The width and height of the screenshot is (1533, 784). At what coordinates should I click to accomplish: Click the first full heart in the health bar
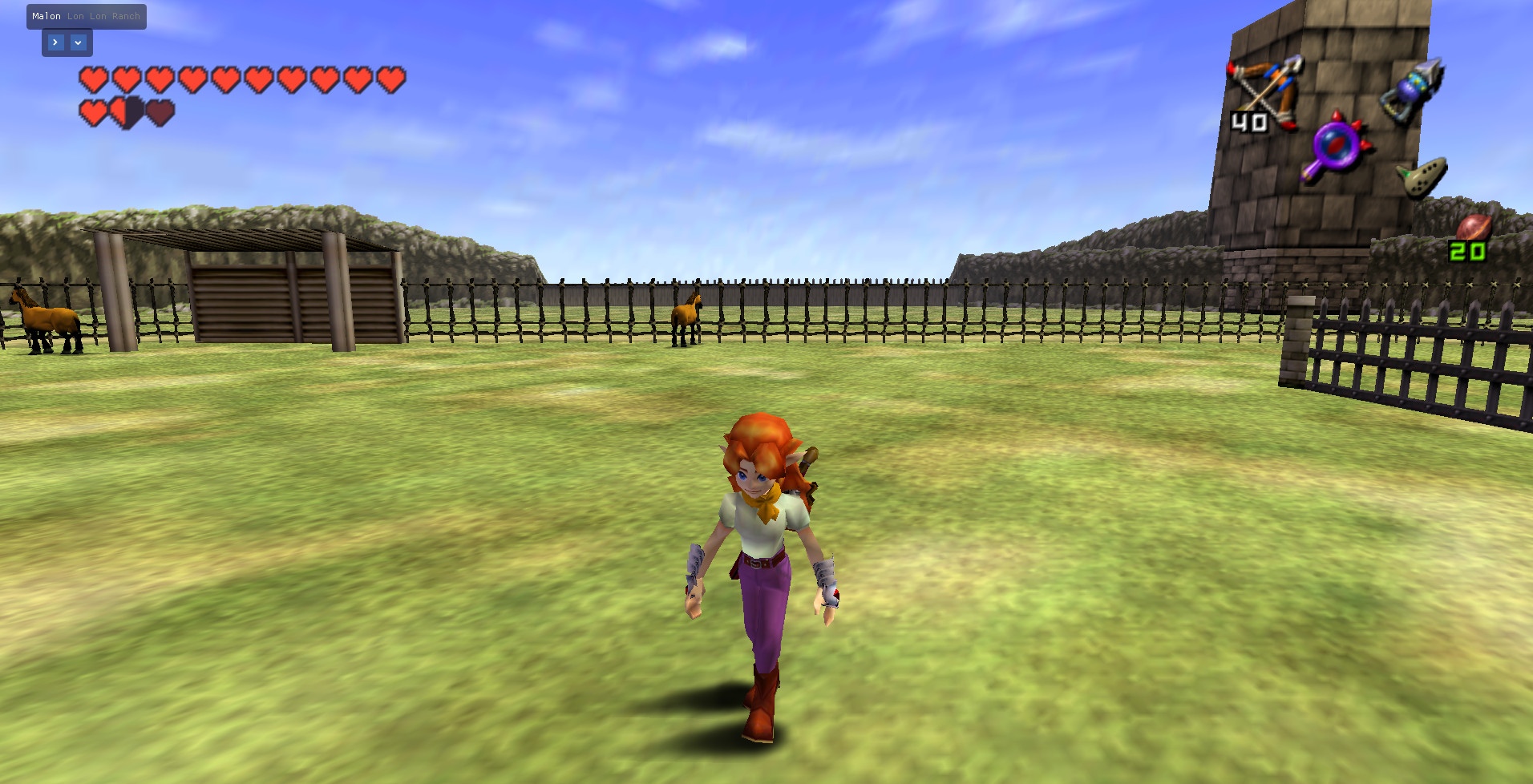[94, 79]
